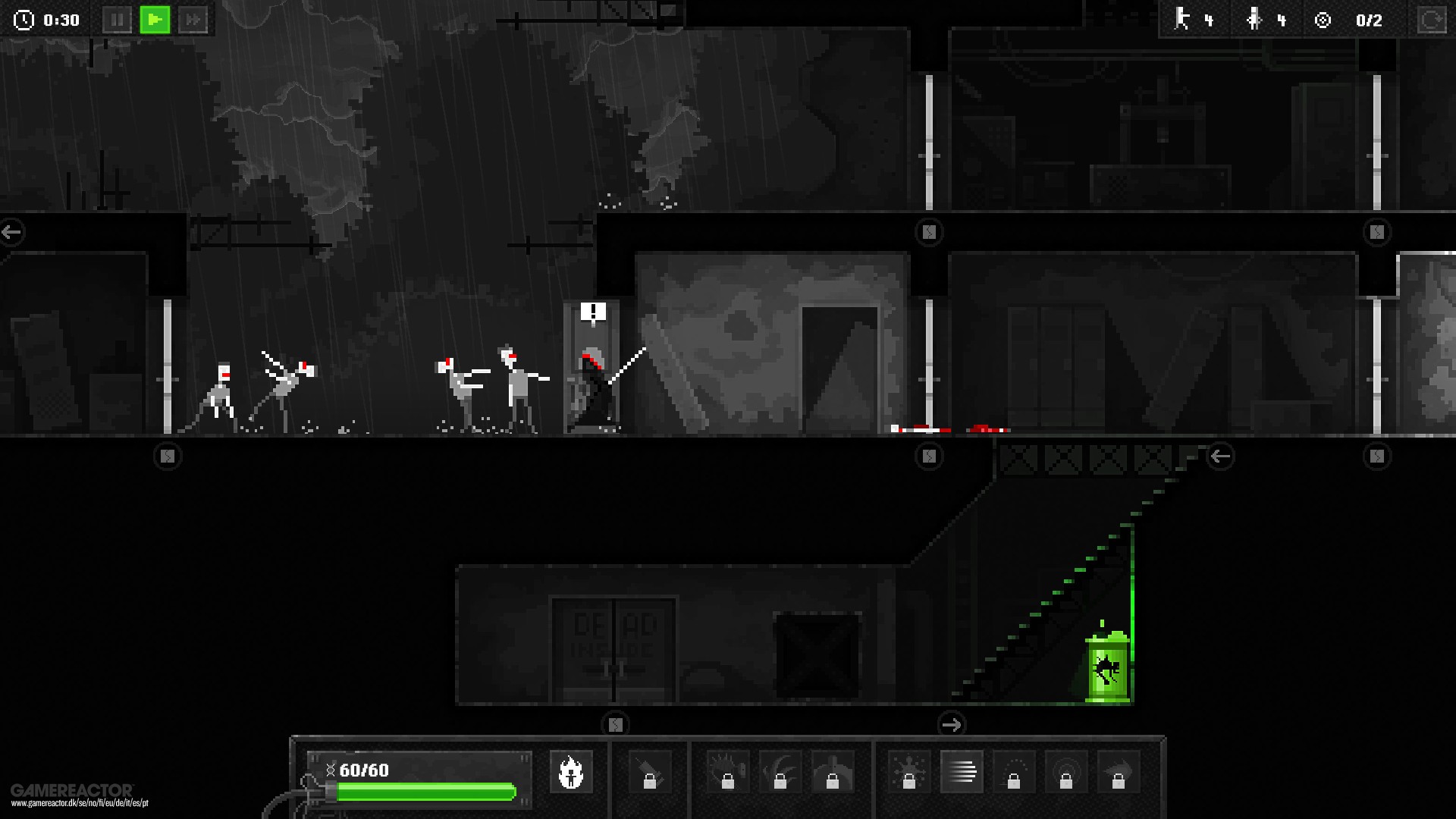Click the locked syringe mutation icon
The width and height of the screenshot is (1456, 819).
[651, 772]
